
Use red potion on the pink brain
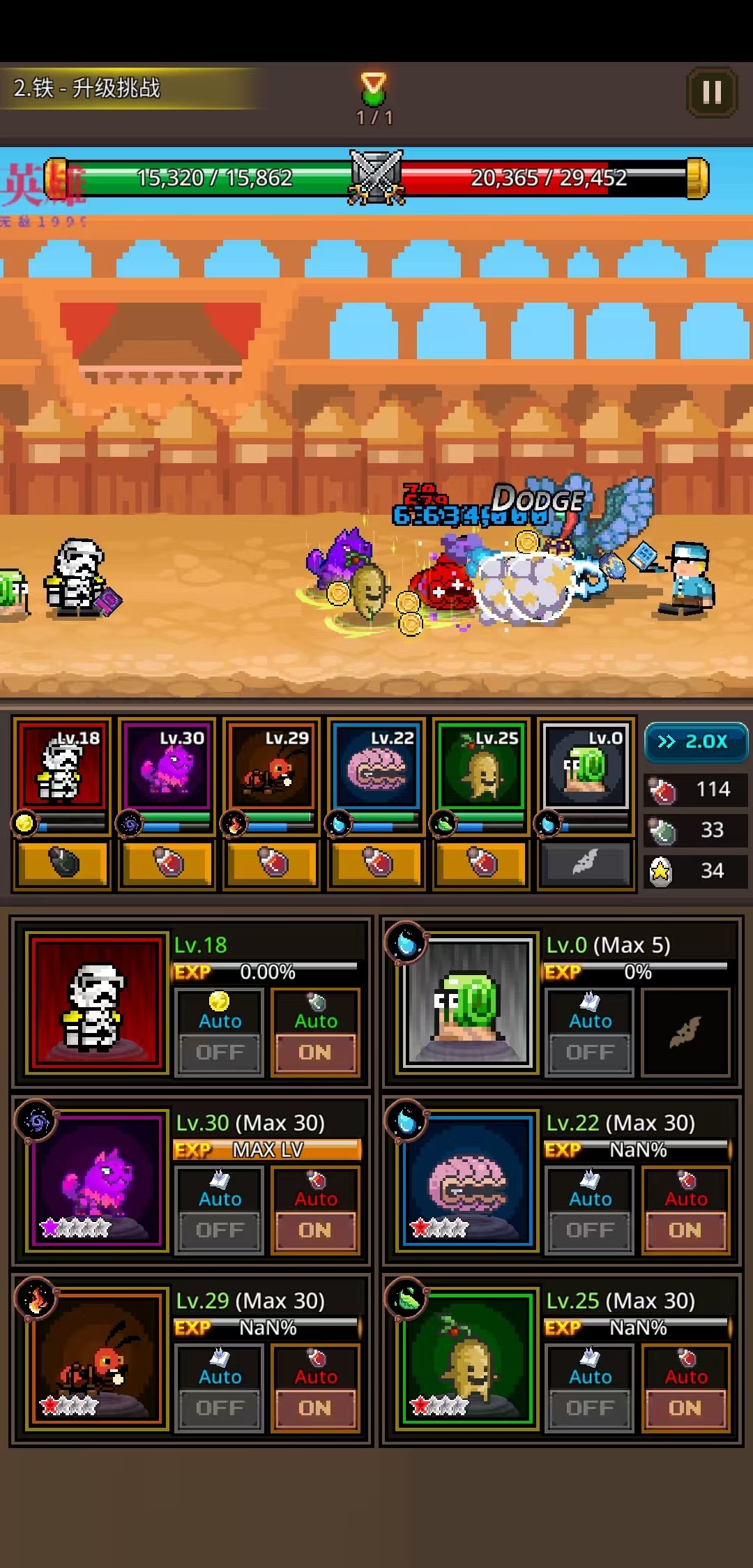tap(376, 864)
